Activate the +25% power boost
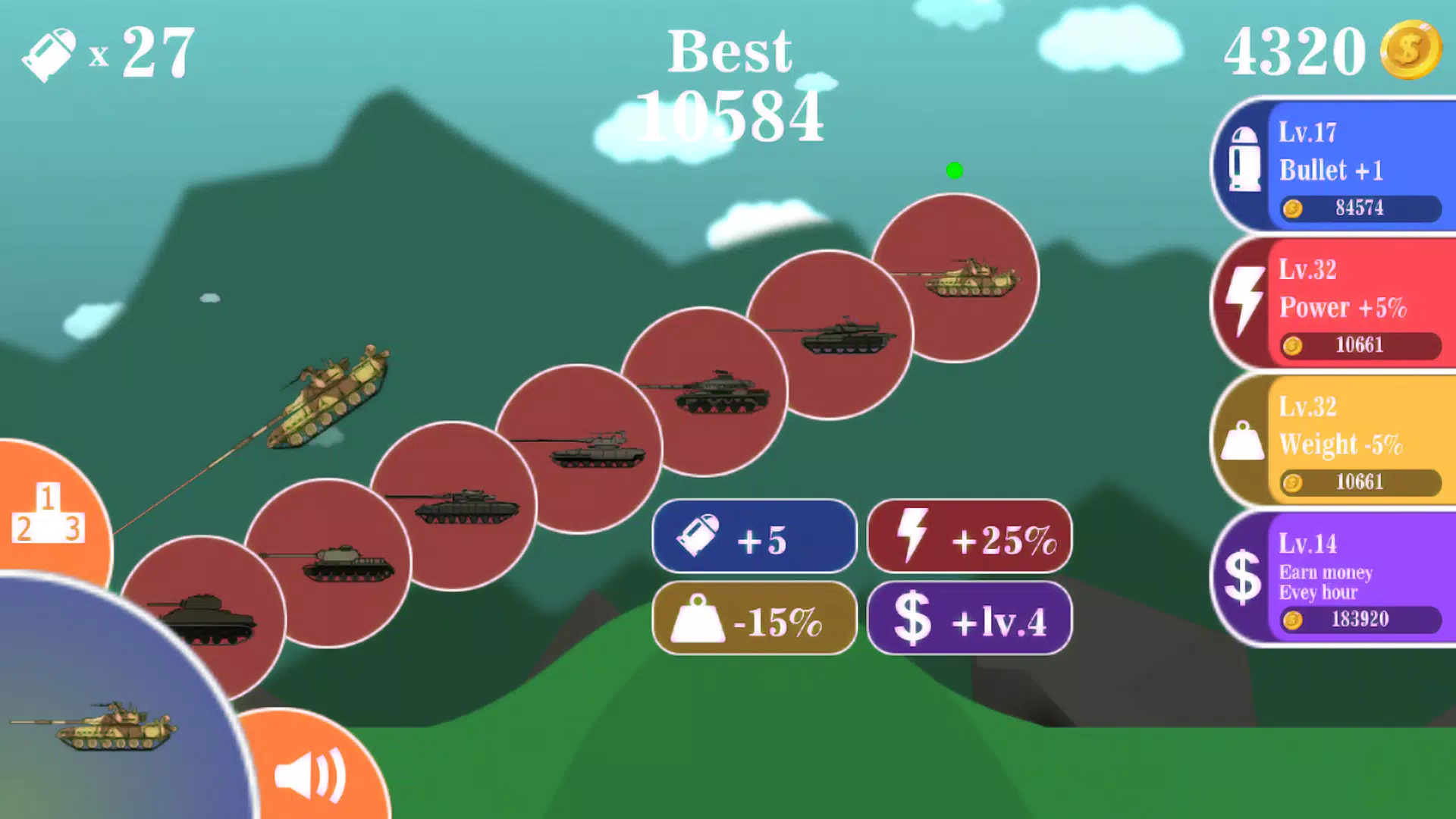1456x819 pixels. pos(969,537)
